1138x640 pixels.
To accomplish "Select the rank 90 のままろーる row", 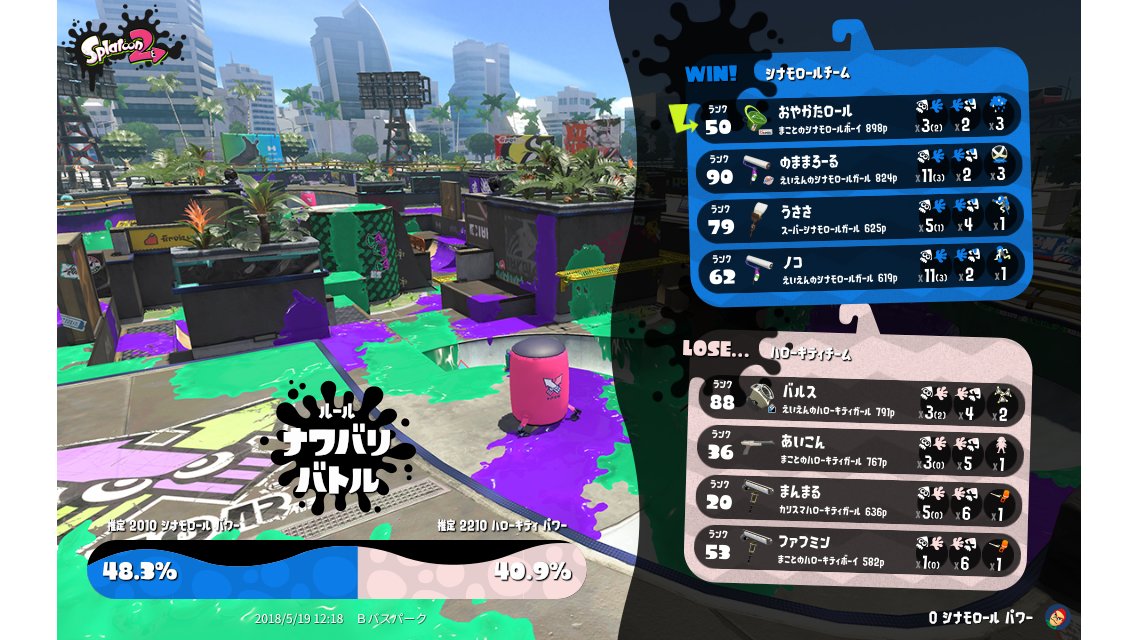I will [x=860, y=166].
